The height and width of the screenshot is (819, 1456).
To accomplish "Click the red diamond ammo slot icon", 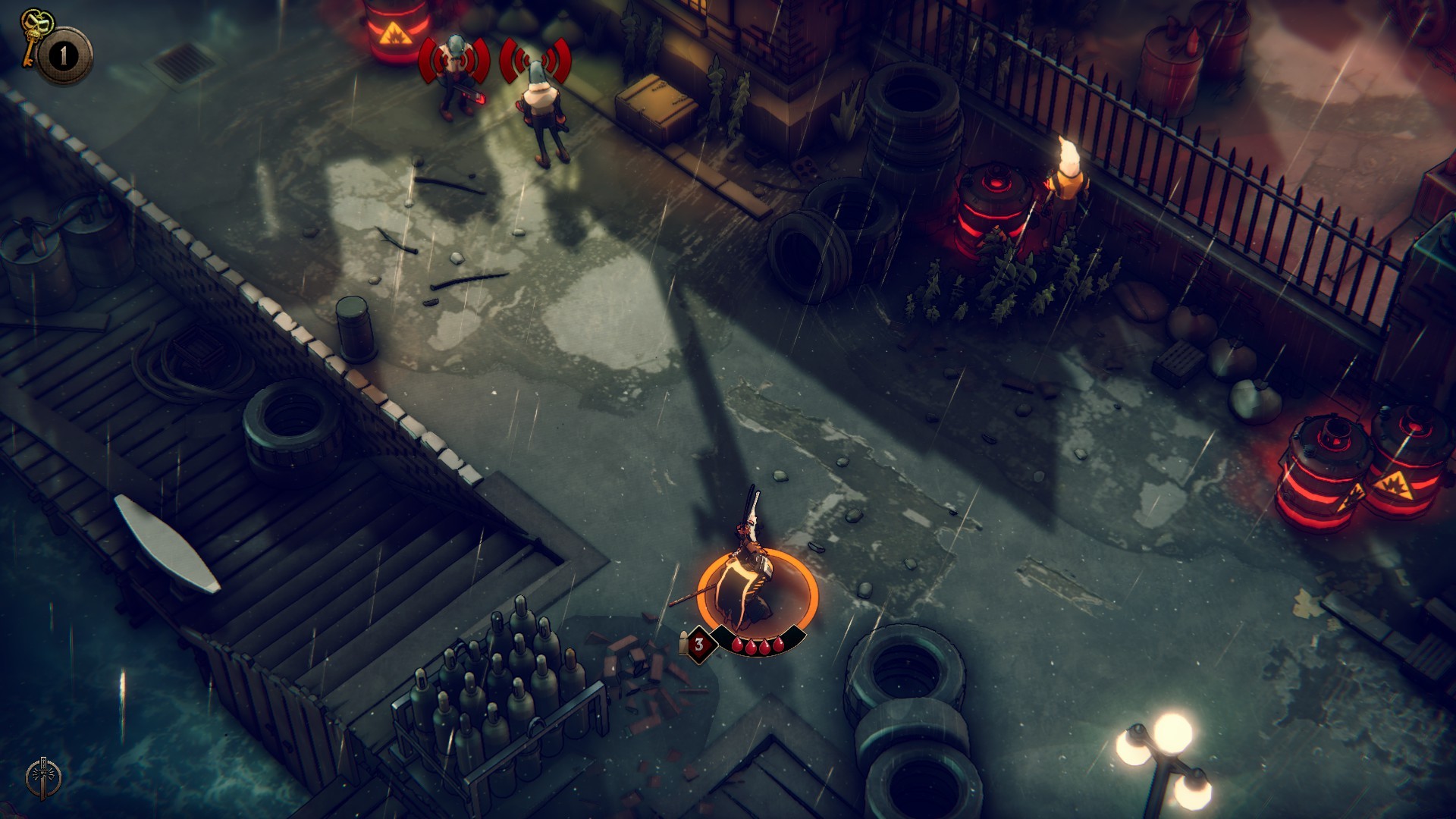I will 699,645.
